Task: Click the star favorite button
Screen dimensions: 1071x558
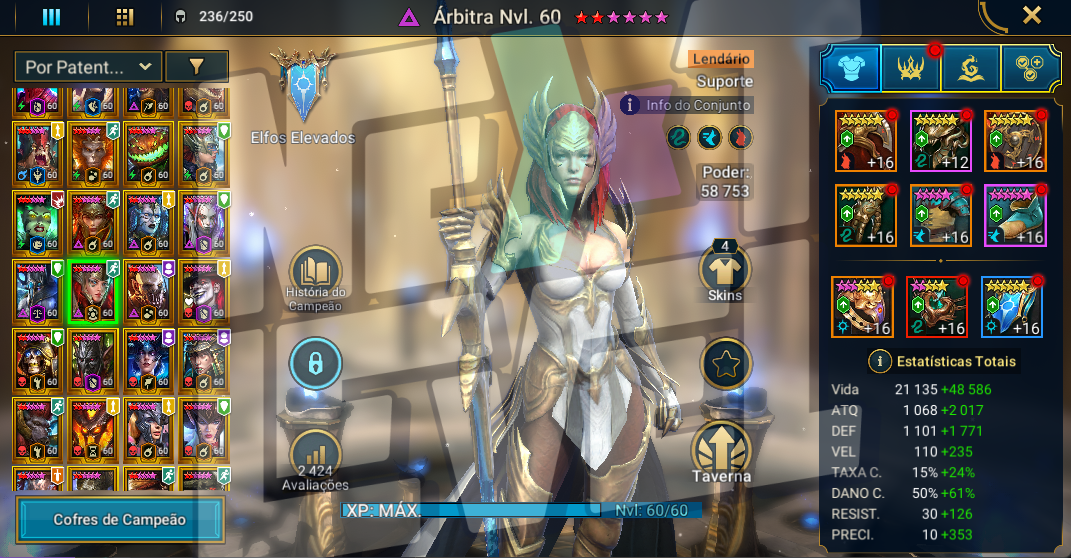Action: [726, 366]
